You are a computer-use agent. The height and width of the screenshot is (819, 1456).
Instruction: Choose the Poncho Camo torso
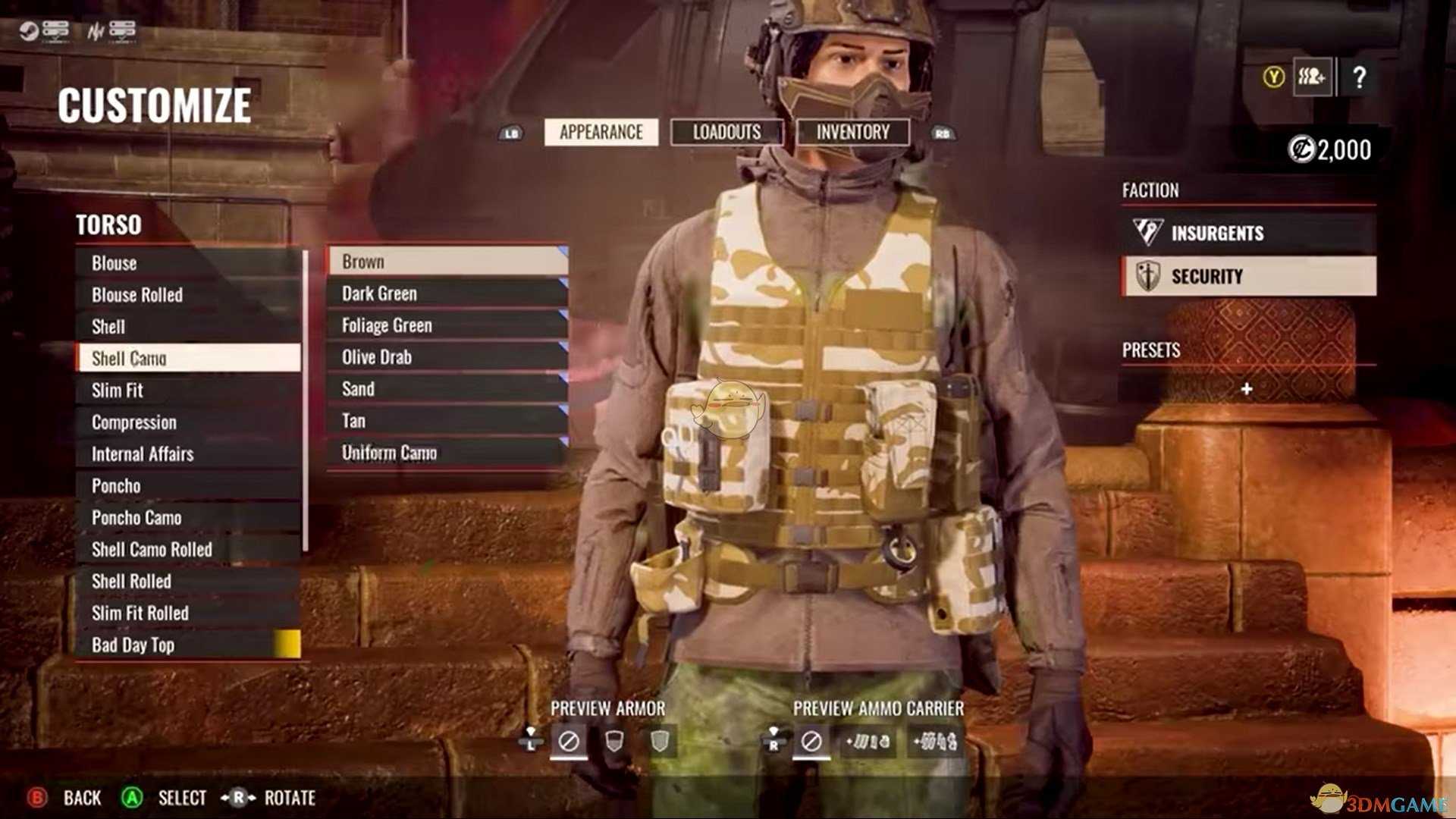pyautogui.click(x=188, y=518)
